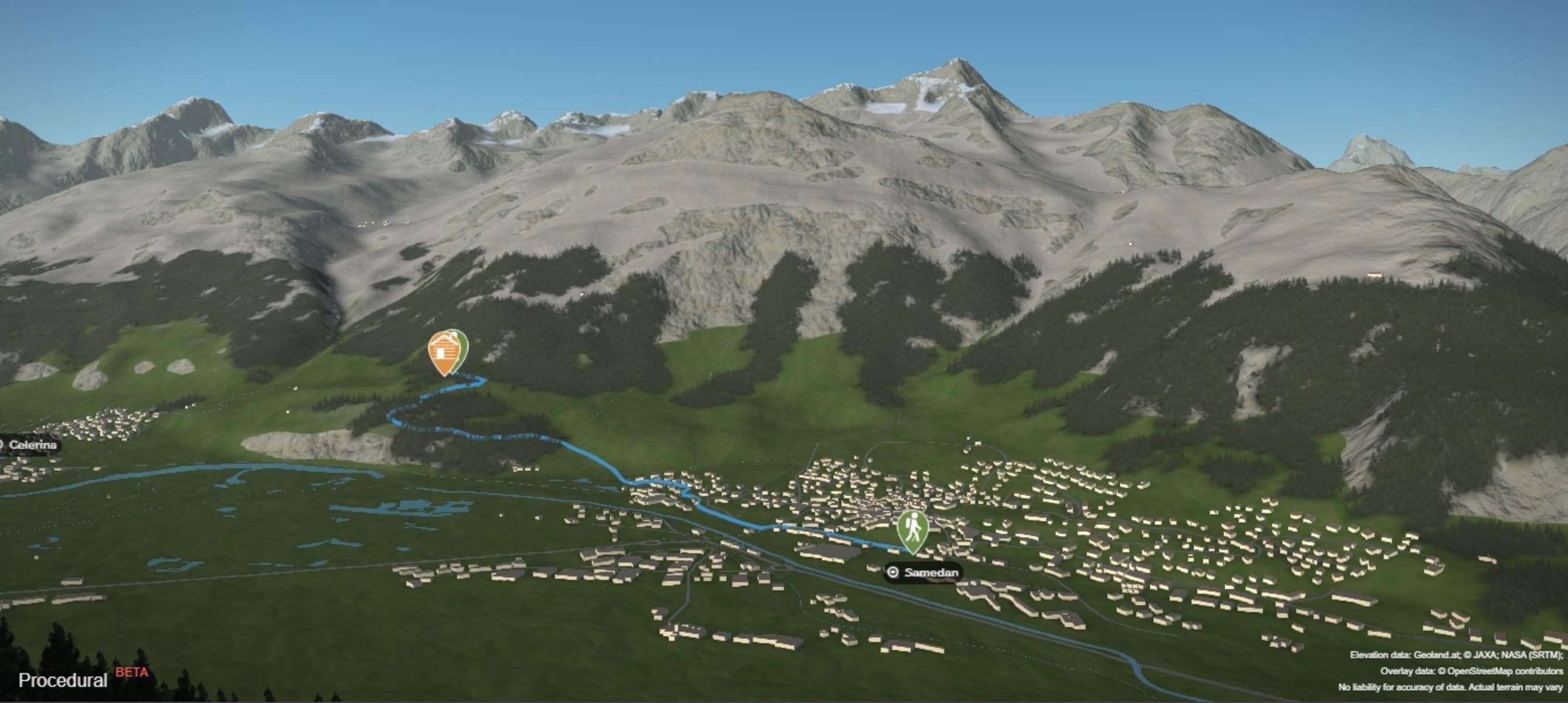Select the Celerina town label
1568x703 pixels.
pyautogui.click(x=30, y=445)
